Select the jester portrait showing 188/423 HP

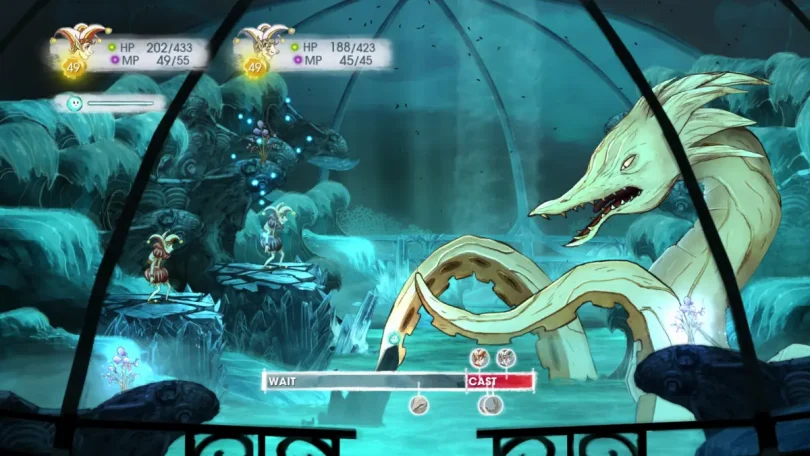[255, 49]
